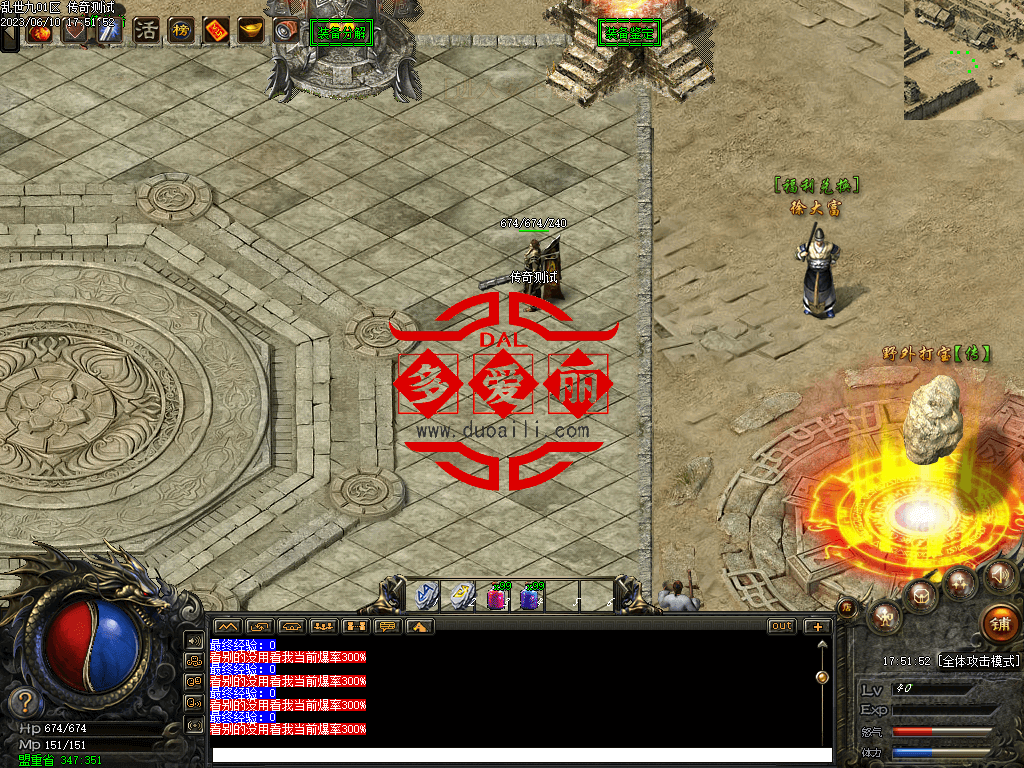This screenshot has width=1024, height=768.
Task: Open the 活 activity icon
Action: click(x=147, y=30)
